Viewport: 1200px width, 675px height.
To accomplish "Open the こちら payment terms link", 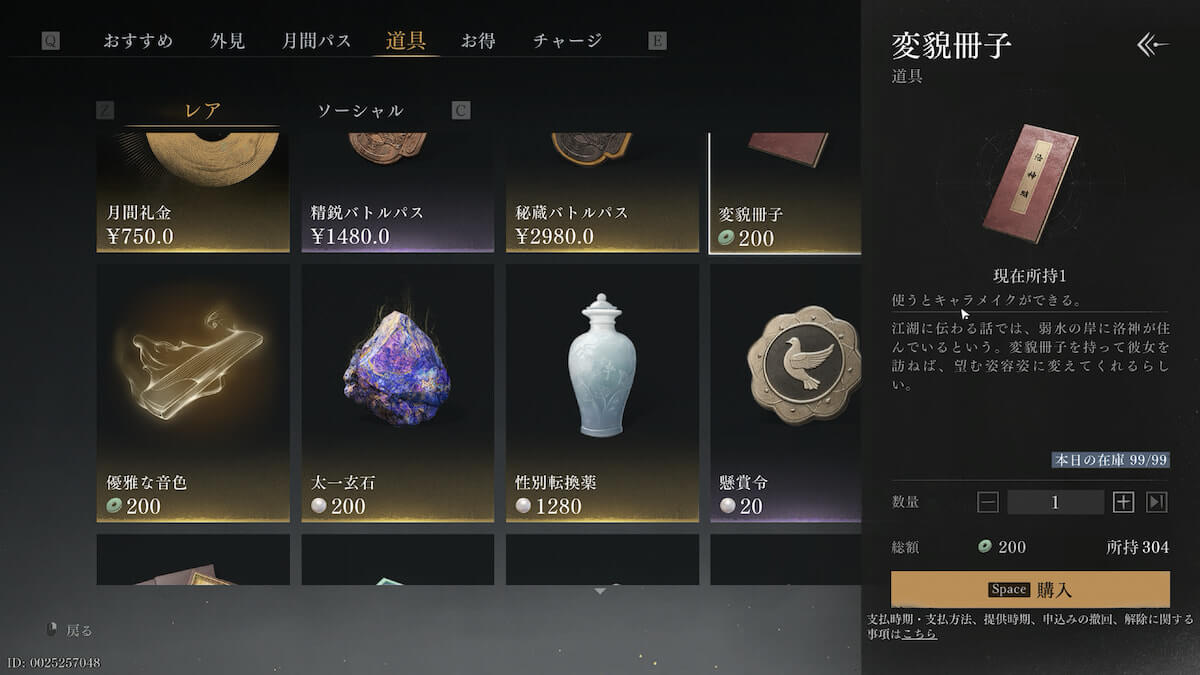I will [x=919, y=634].
